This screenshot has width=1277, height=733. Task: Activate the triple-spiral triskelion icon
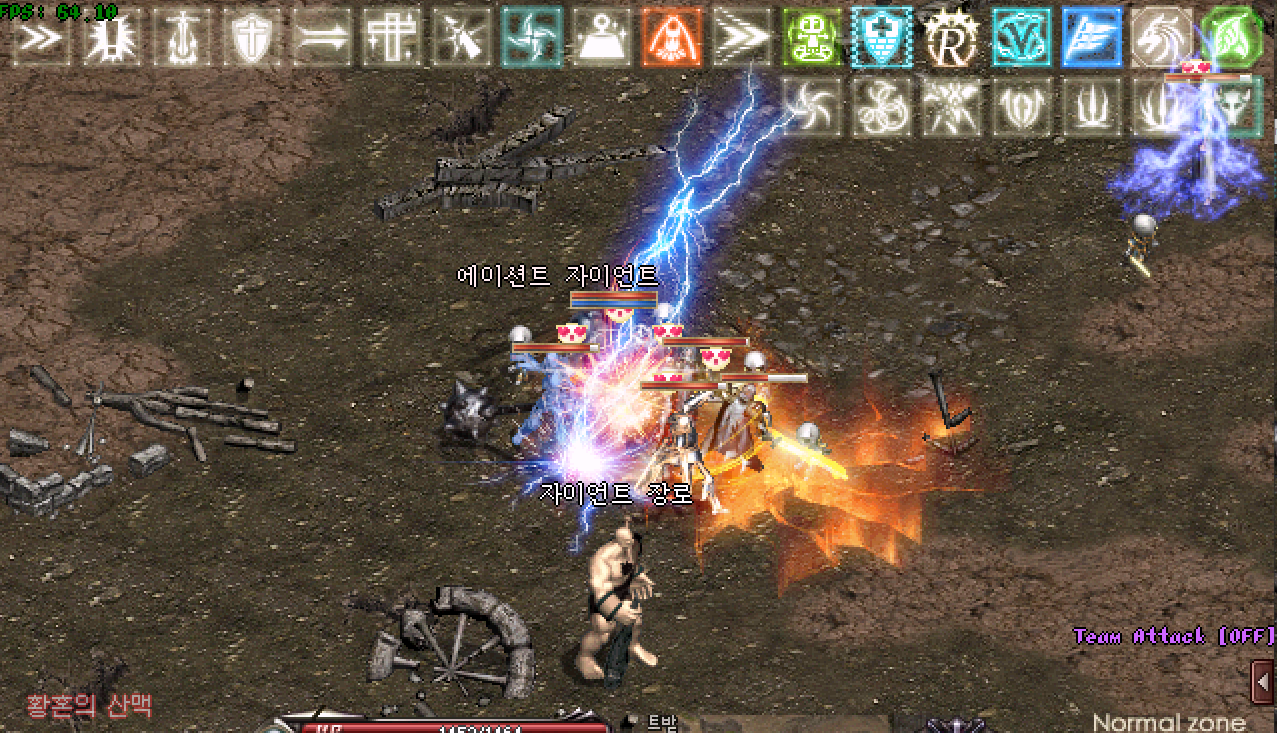[x=882, y=107]
